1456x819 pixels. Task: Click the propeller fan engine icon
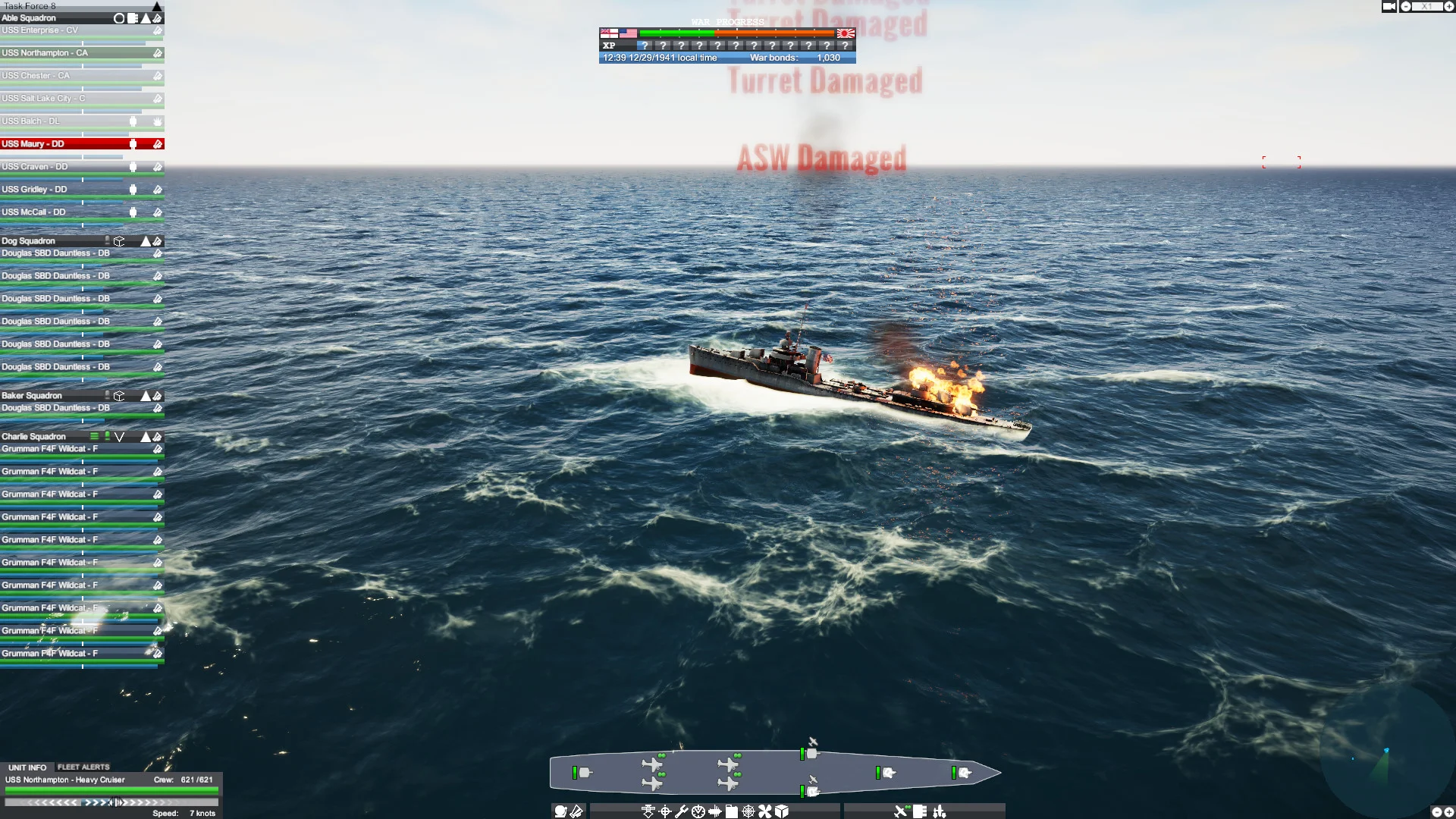coord(764,811)
